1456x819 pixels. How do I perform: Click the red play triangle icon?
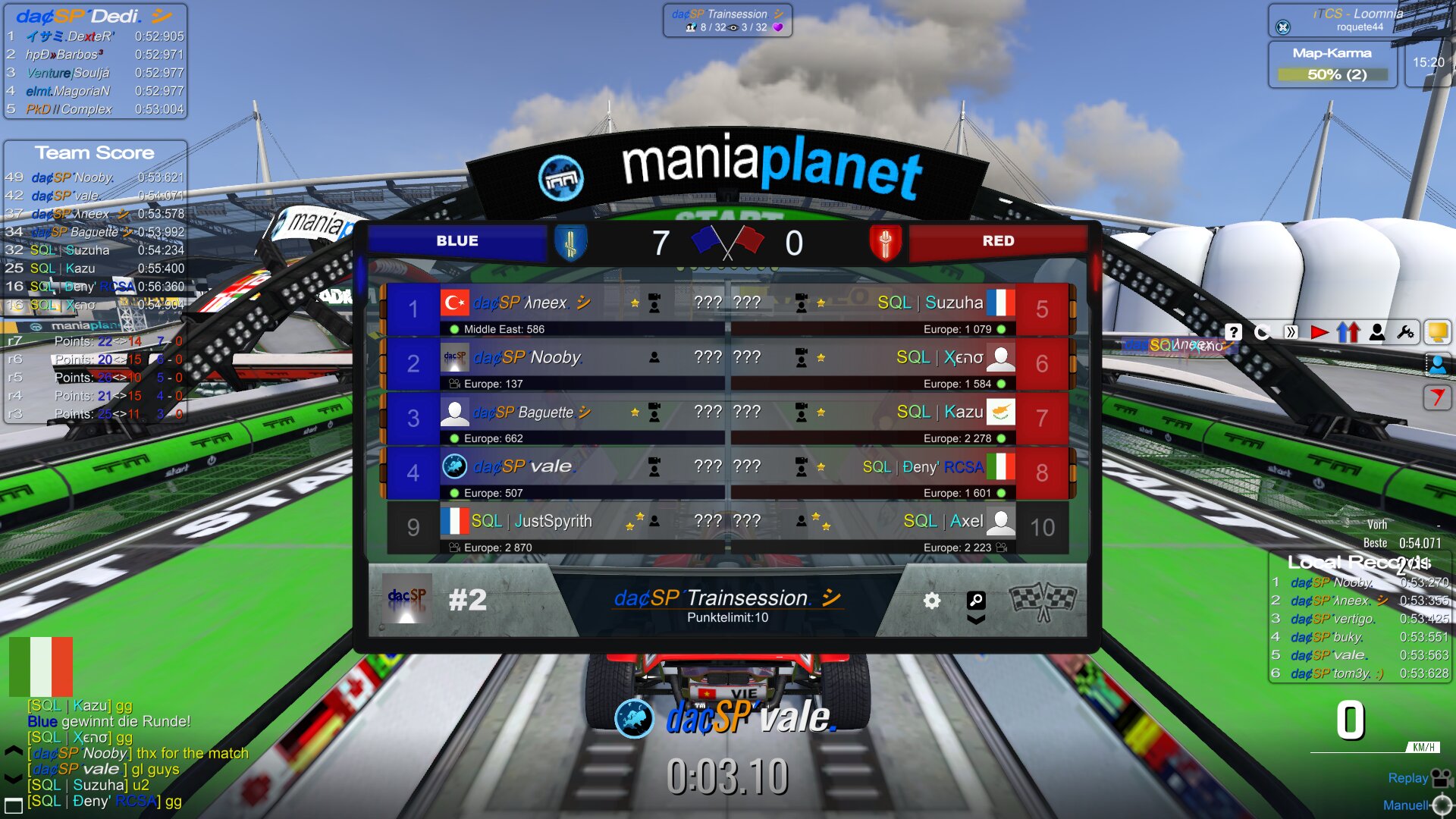click(x=1319, y=332)
